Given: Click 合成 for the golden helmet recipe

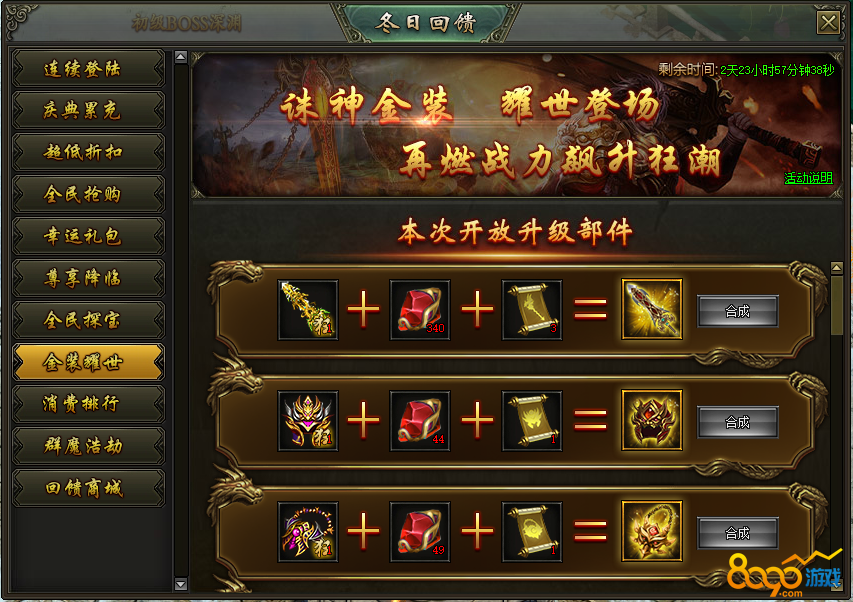Looking at the screenshot, I should tap(737, 422).
